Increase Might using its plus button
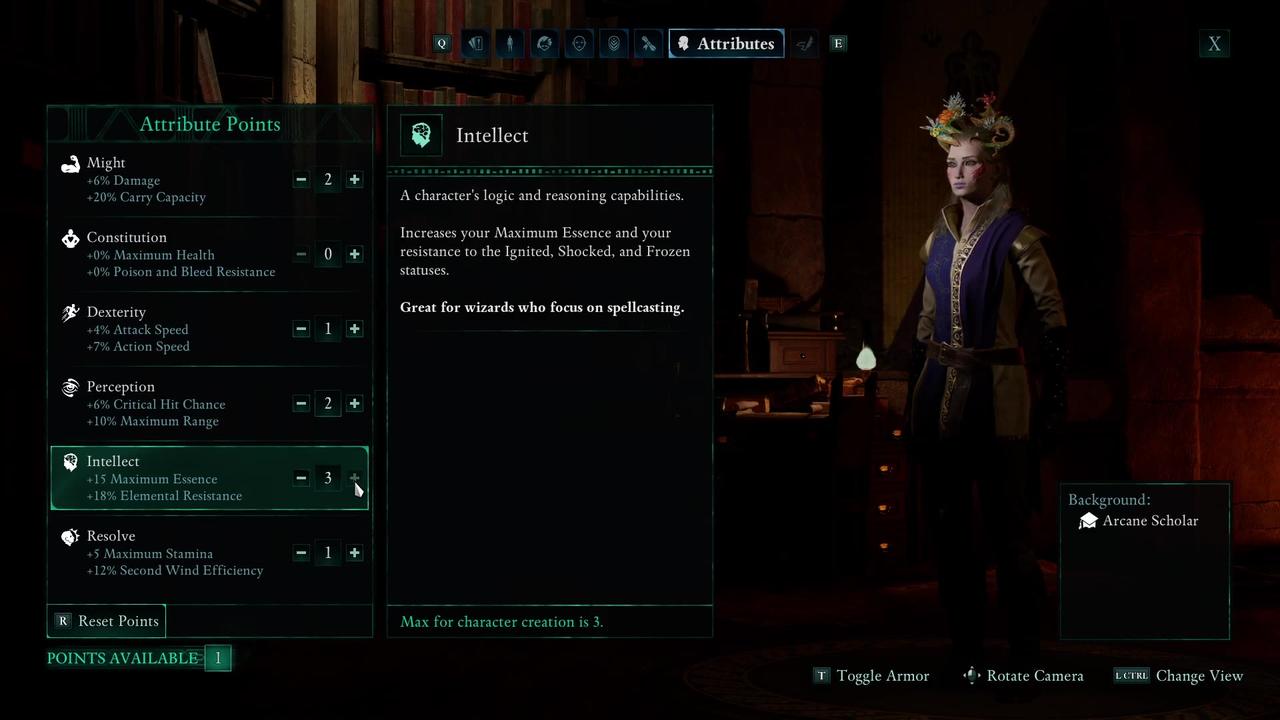This screenshot has width=1280, height=720. [354, 179]
